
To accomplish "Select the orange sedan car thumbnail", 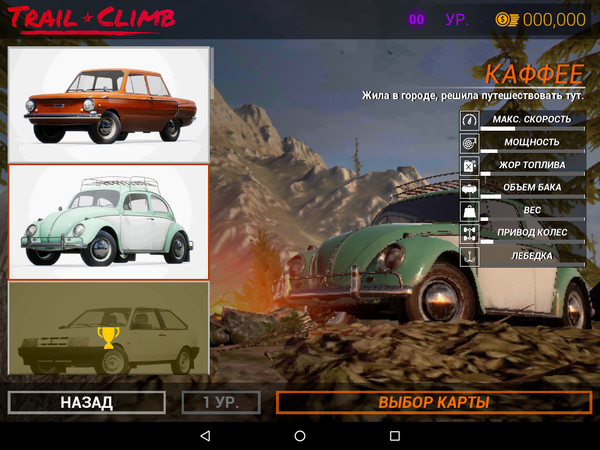I will [x=109, y=104].
